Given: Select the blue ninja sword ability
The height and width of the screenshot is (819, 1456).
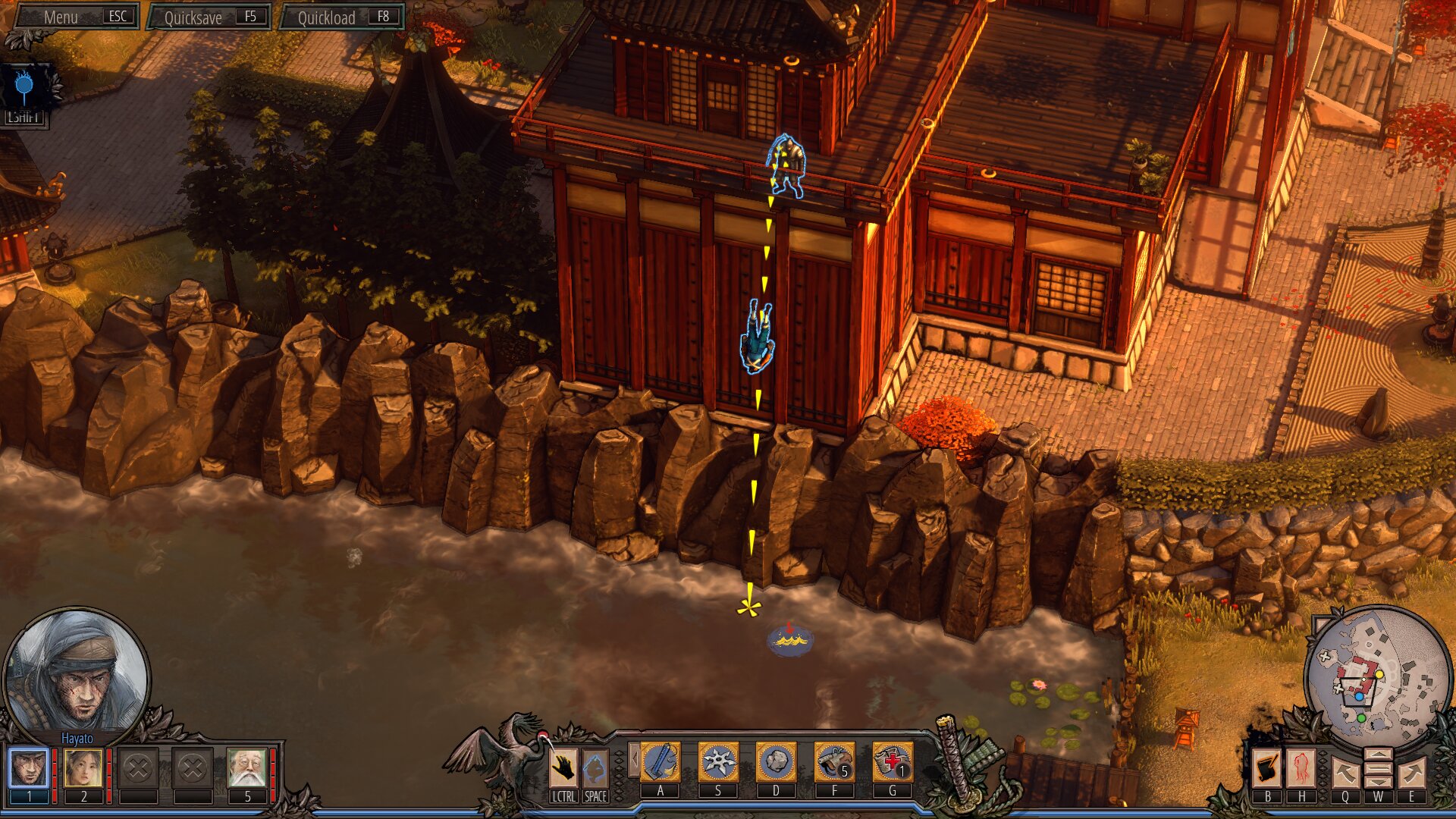Looking at the screenshot, I should [x=661, y=762].
